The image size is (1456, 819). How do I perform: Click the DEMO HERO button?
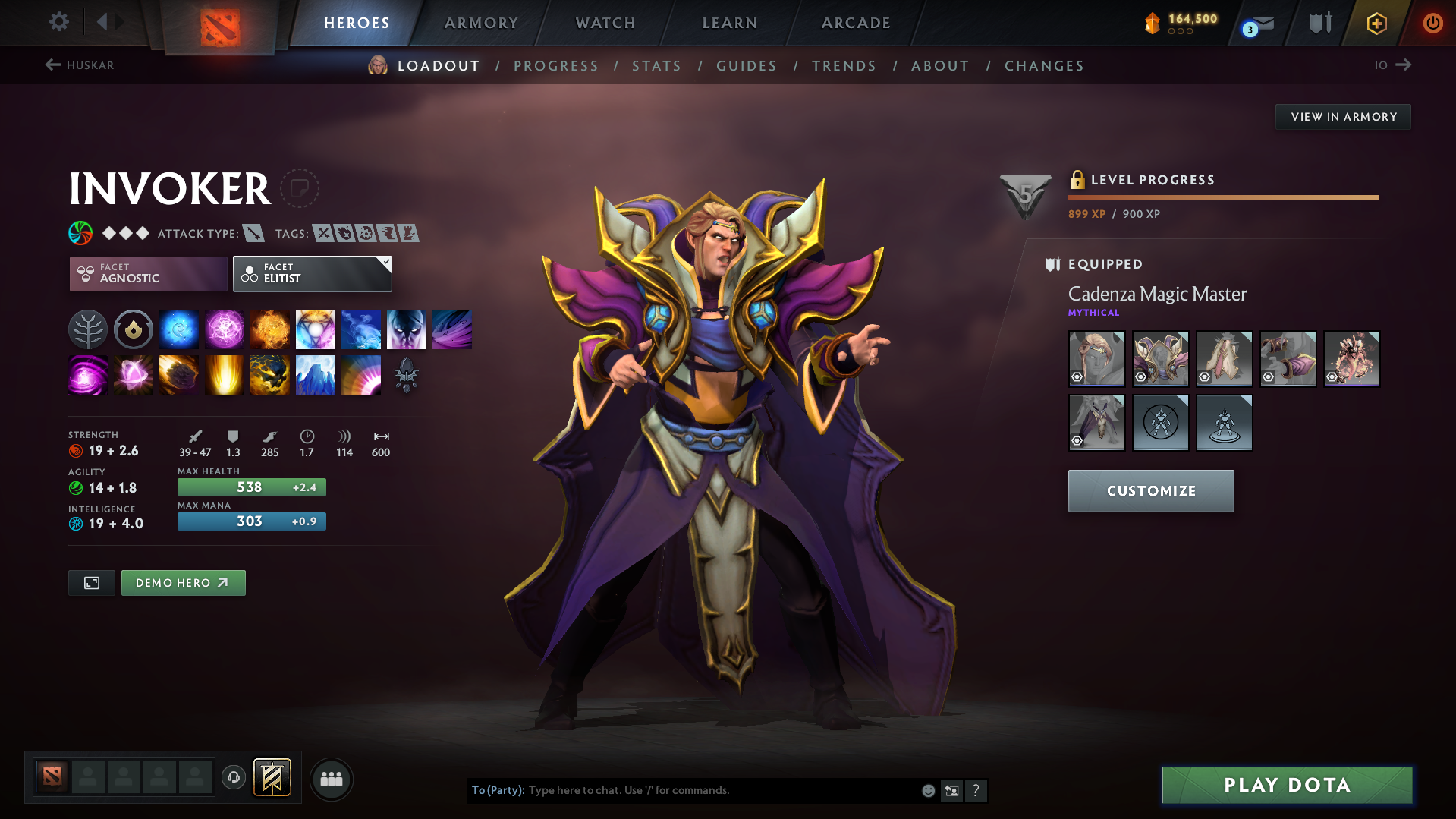[x=183, y=582]
